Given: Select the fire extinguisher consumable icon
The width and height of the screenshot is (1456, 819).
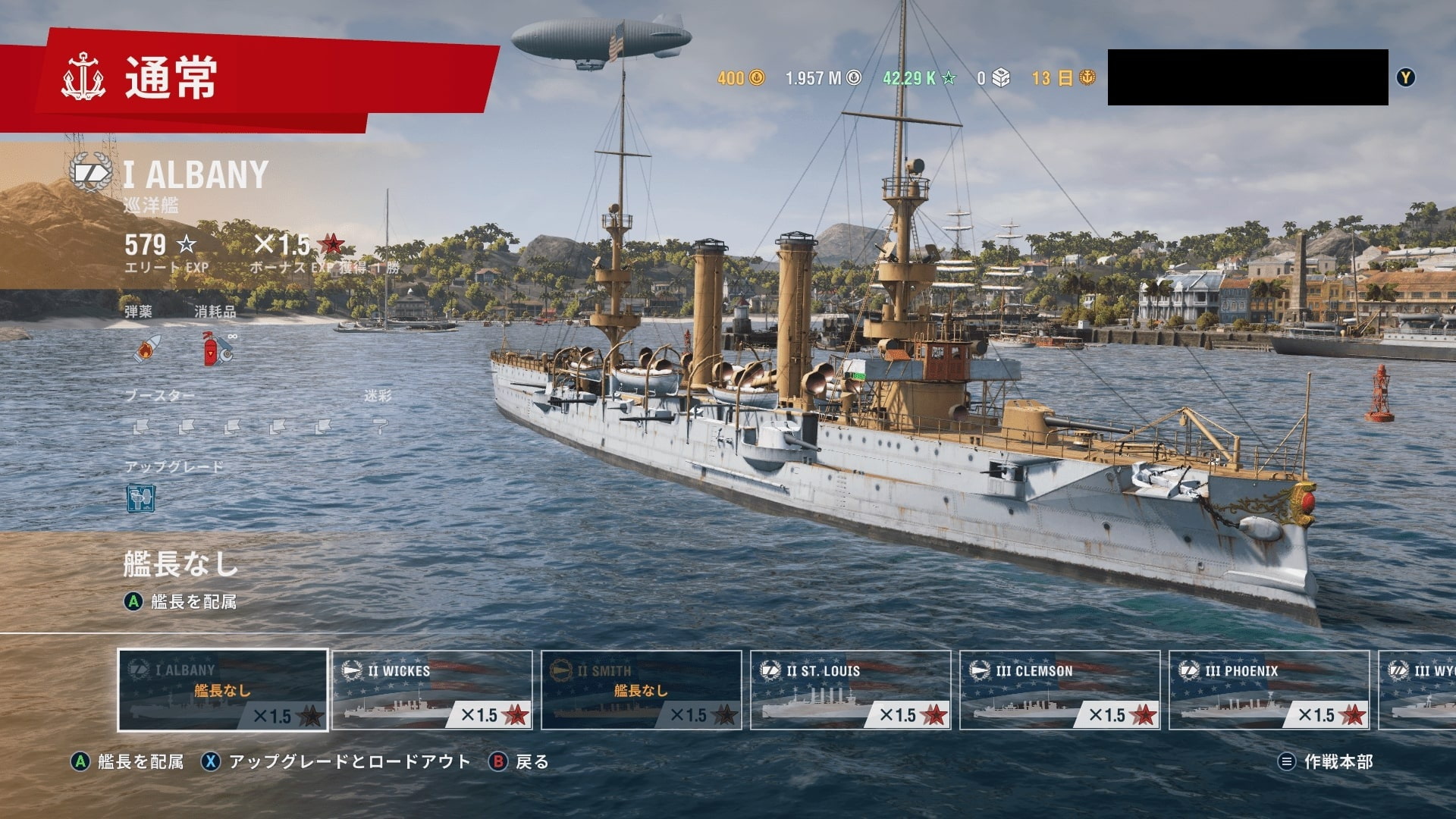Looking at the screenshot, I should [x=216, y=349].
